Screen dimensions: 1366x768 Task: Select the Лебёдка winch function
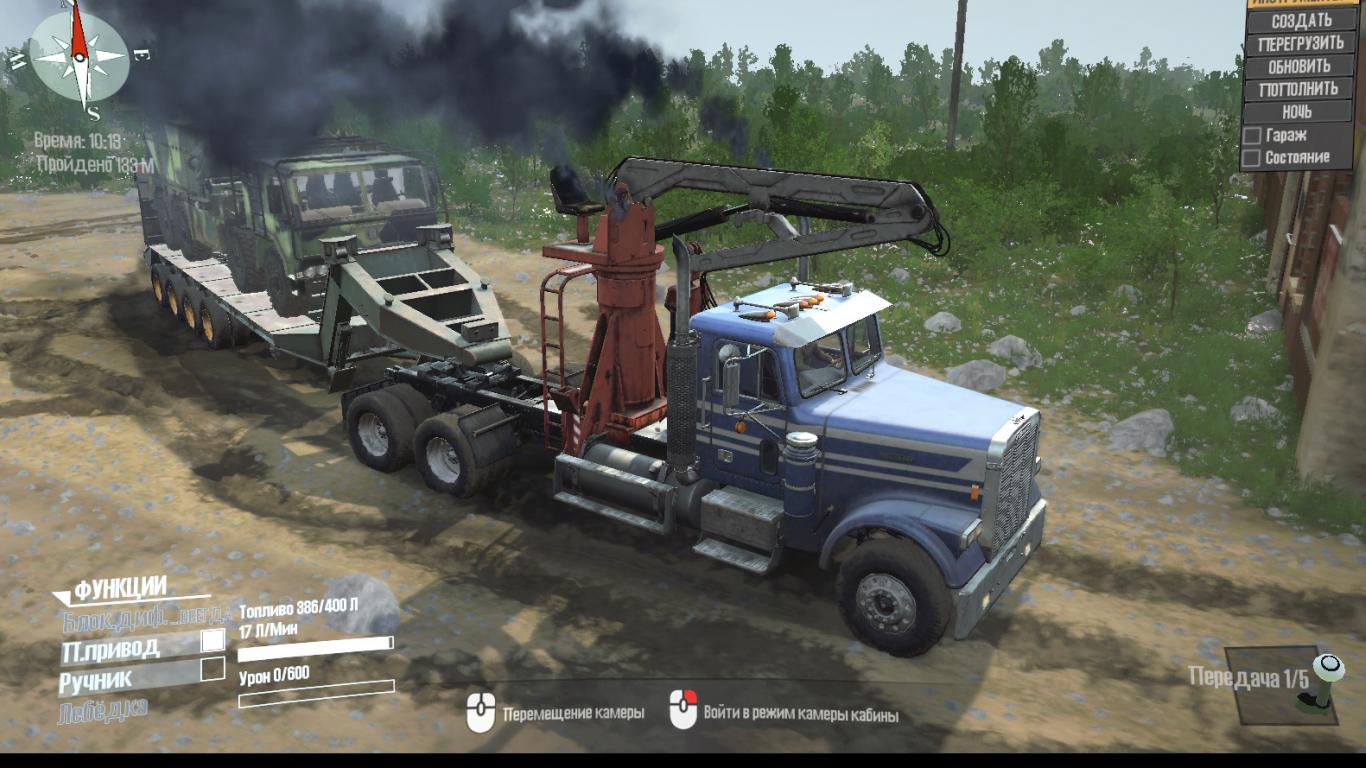click(x=104, y=709)
